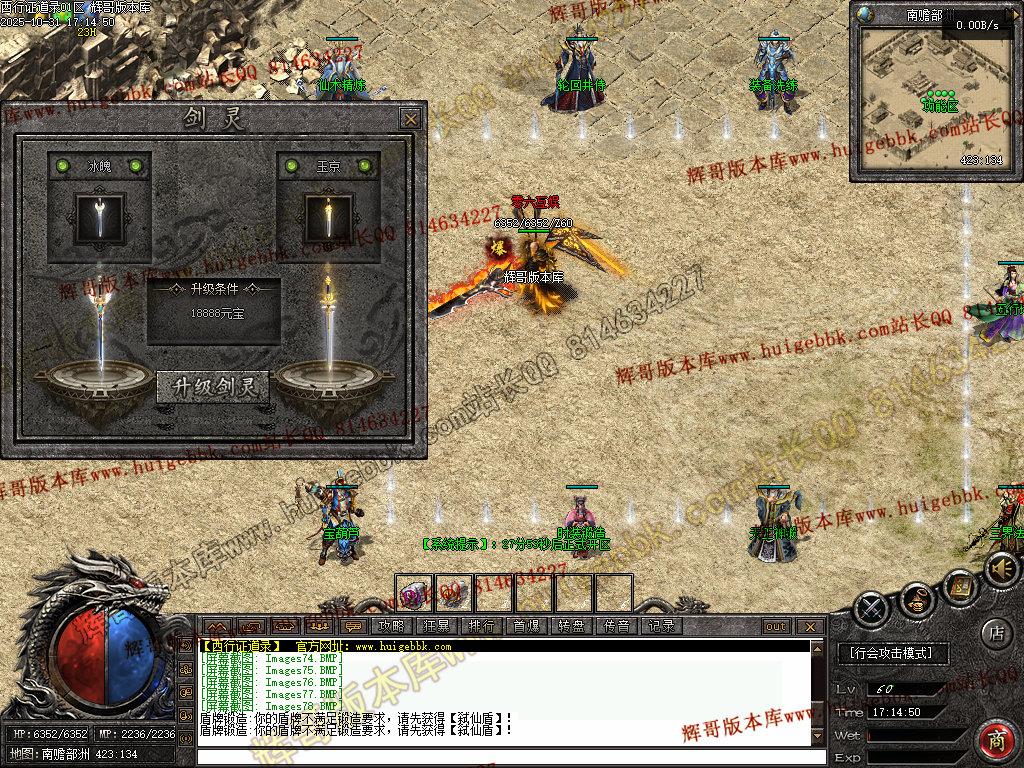Viewport: 1024px width, 768px height.
Task: Open the 转盘 lucky wheel
Action: (x=571, y=626)
